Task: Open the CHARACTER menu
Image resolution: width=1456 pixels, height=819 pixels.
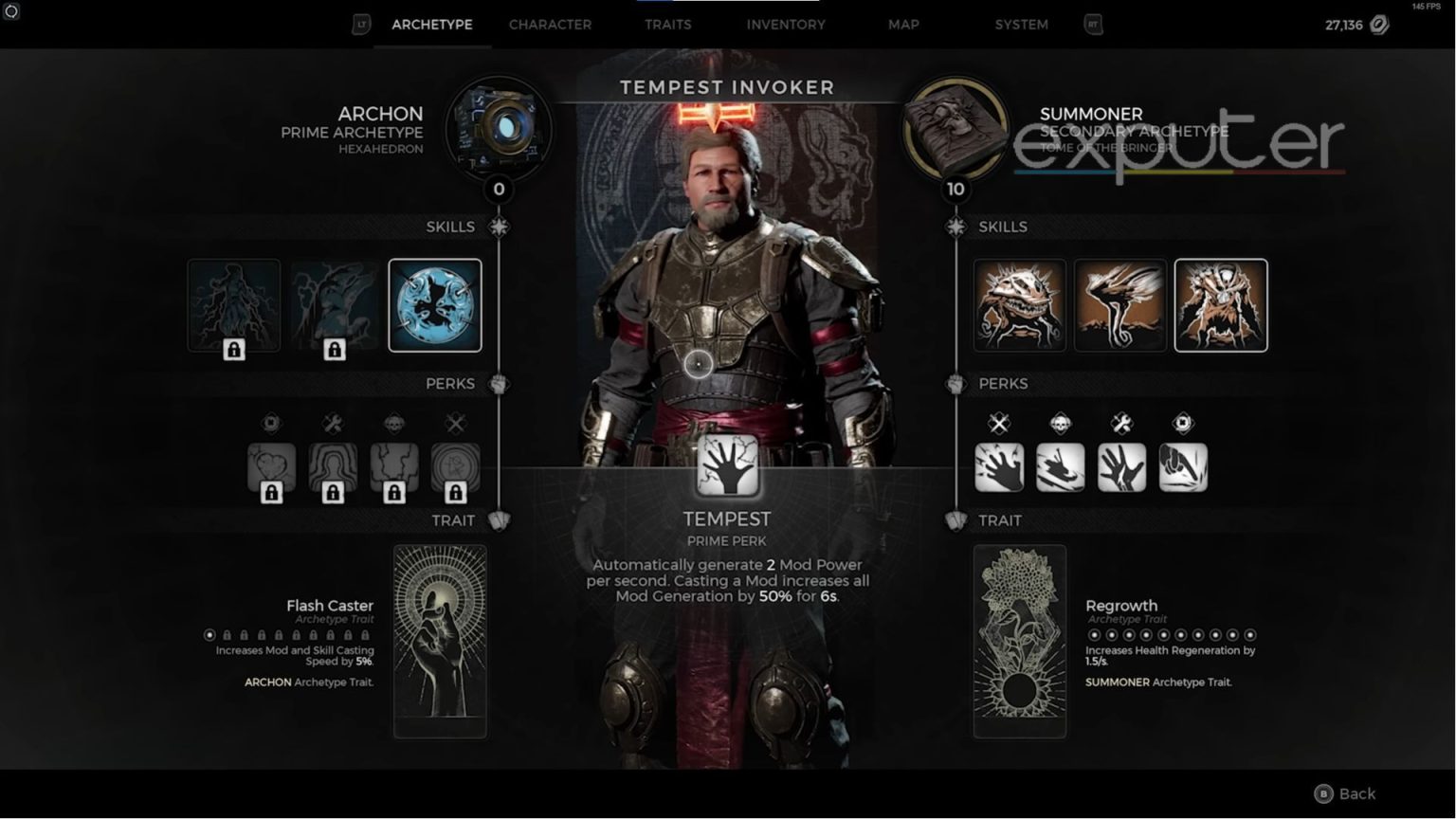Action: 550,25
